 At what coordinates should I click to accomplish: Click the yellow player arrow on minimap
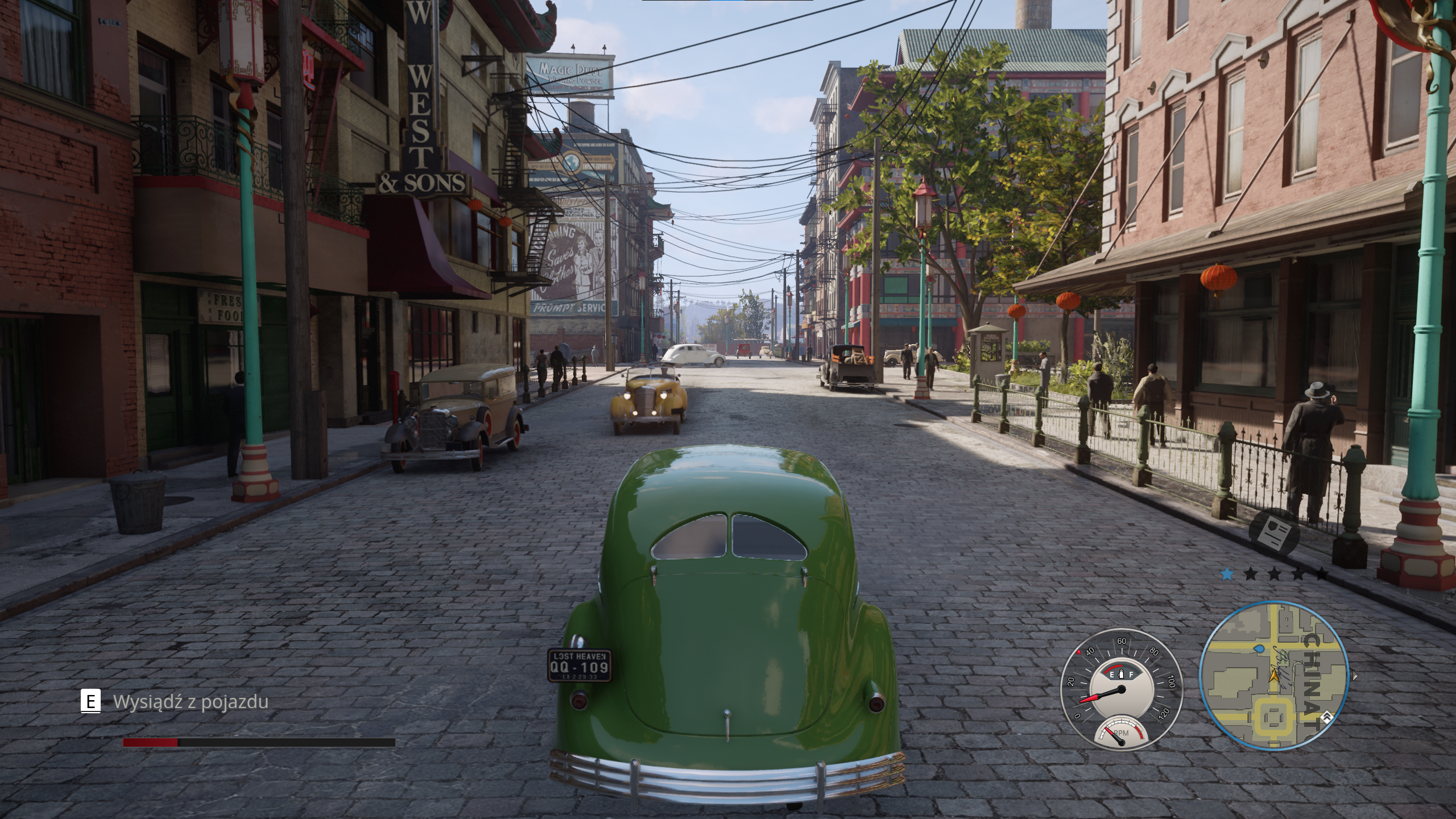click(1273, 676)
